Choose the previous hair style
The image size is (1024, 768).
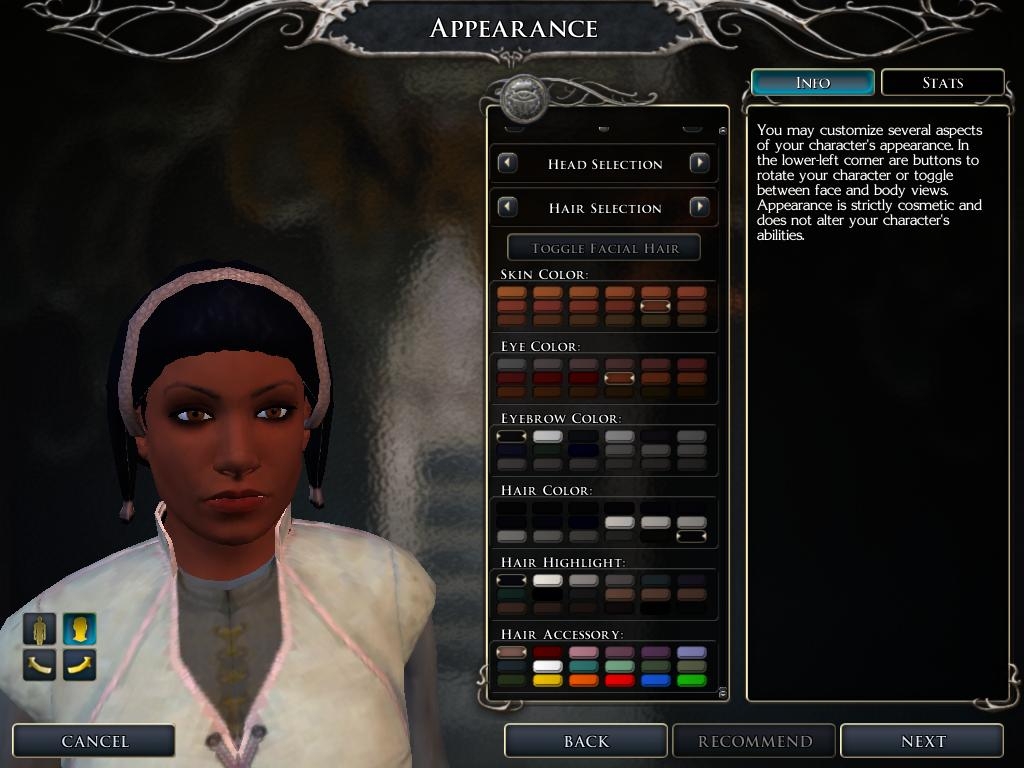[x=508, y=207]
